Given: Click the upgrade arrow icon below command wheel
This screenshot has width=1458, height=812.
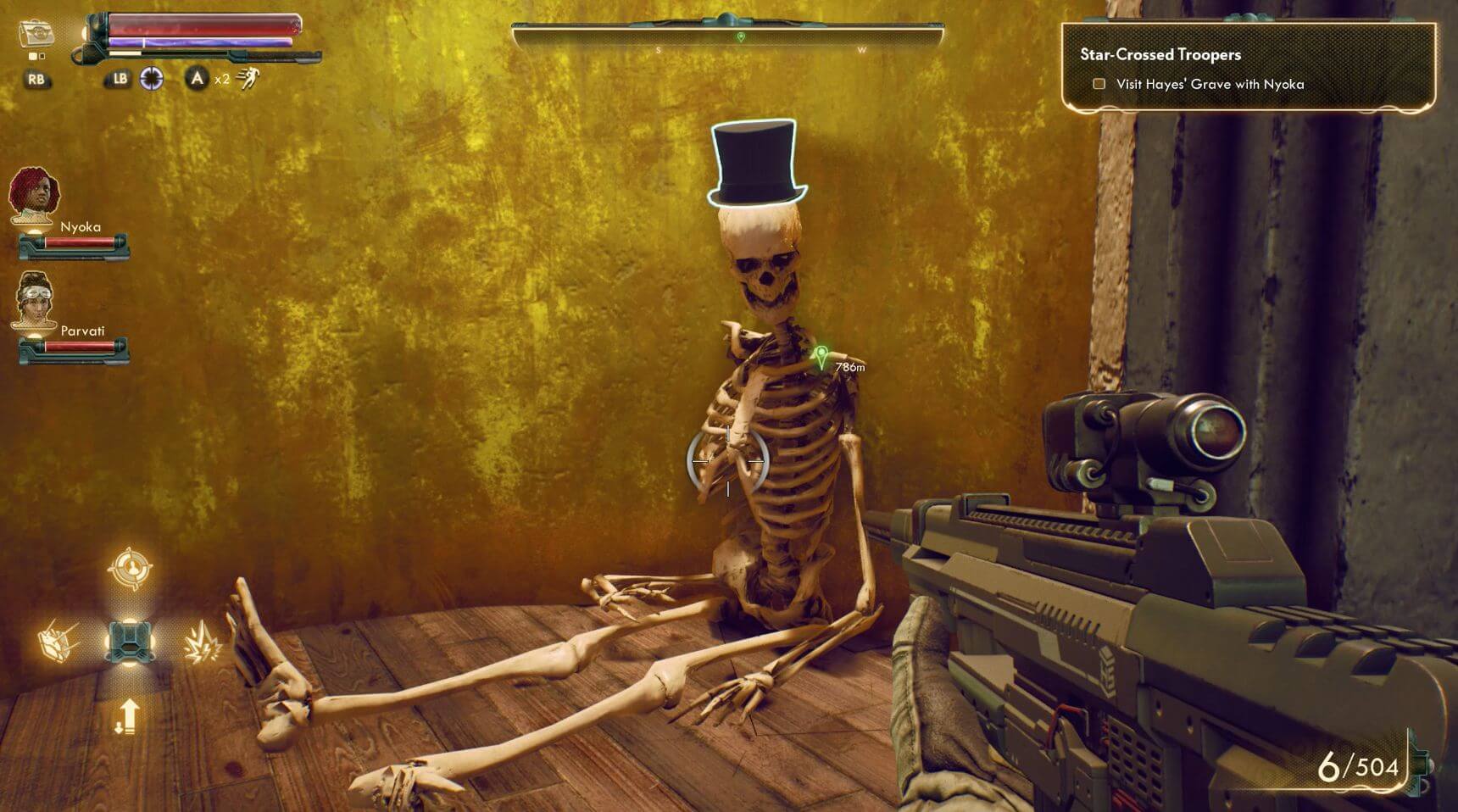Looking at the screenshot, I should [129, 716].
